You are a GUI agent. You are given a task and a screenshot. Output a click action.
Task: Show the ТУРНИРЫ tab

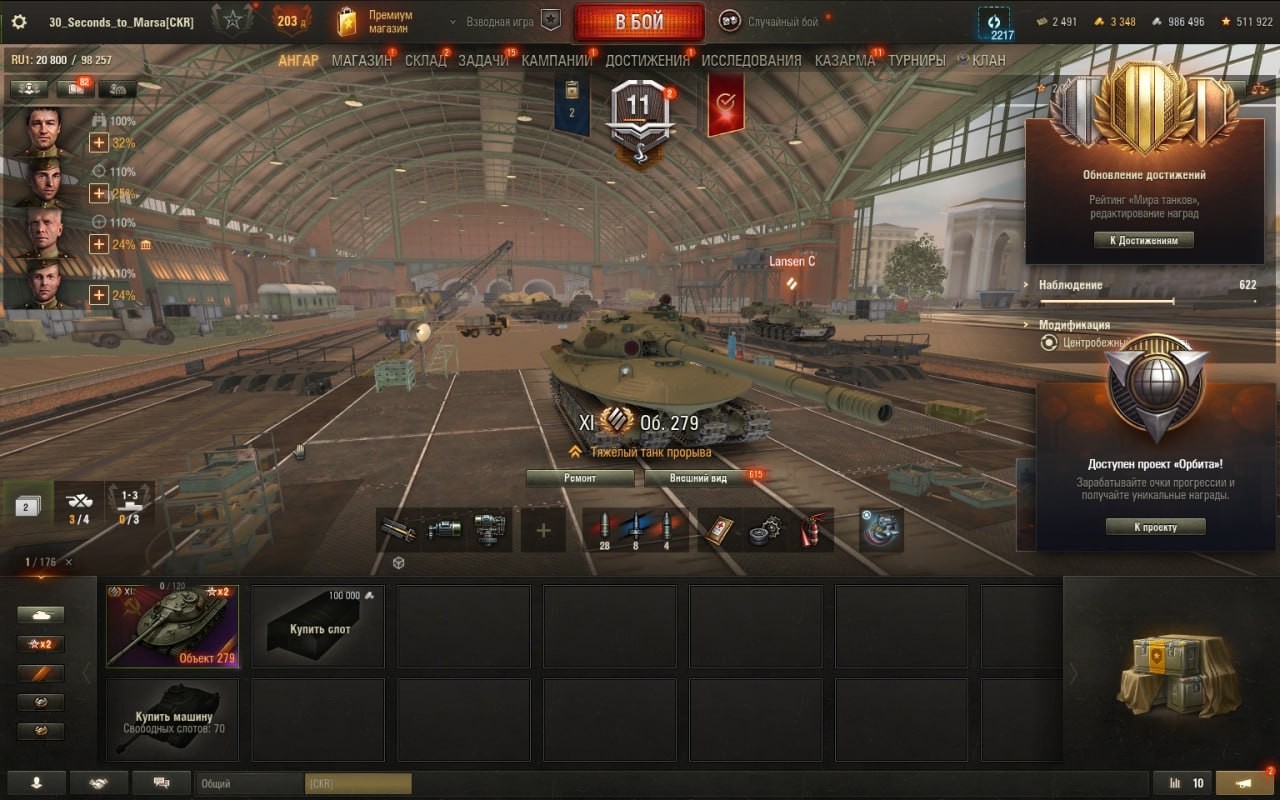coord(916,60)
